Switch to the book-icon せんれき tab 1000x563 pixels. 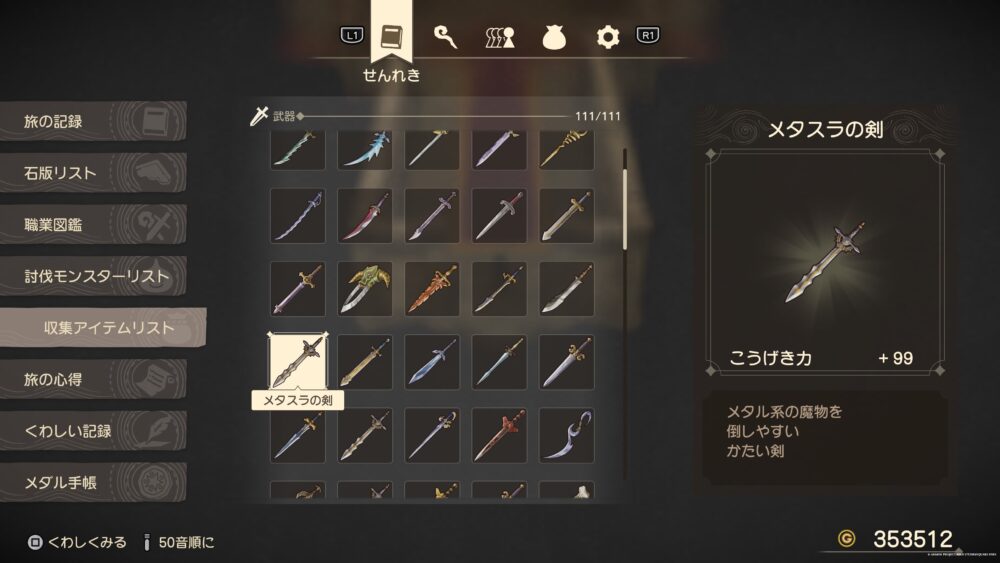pos(391,37)
